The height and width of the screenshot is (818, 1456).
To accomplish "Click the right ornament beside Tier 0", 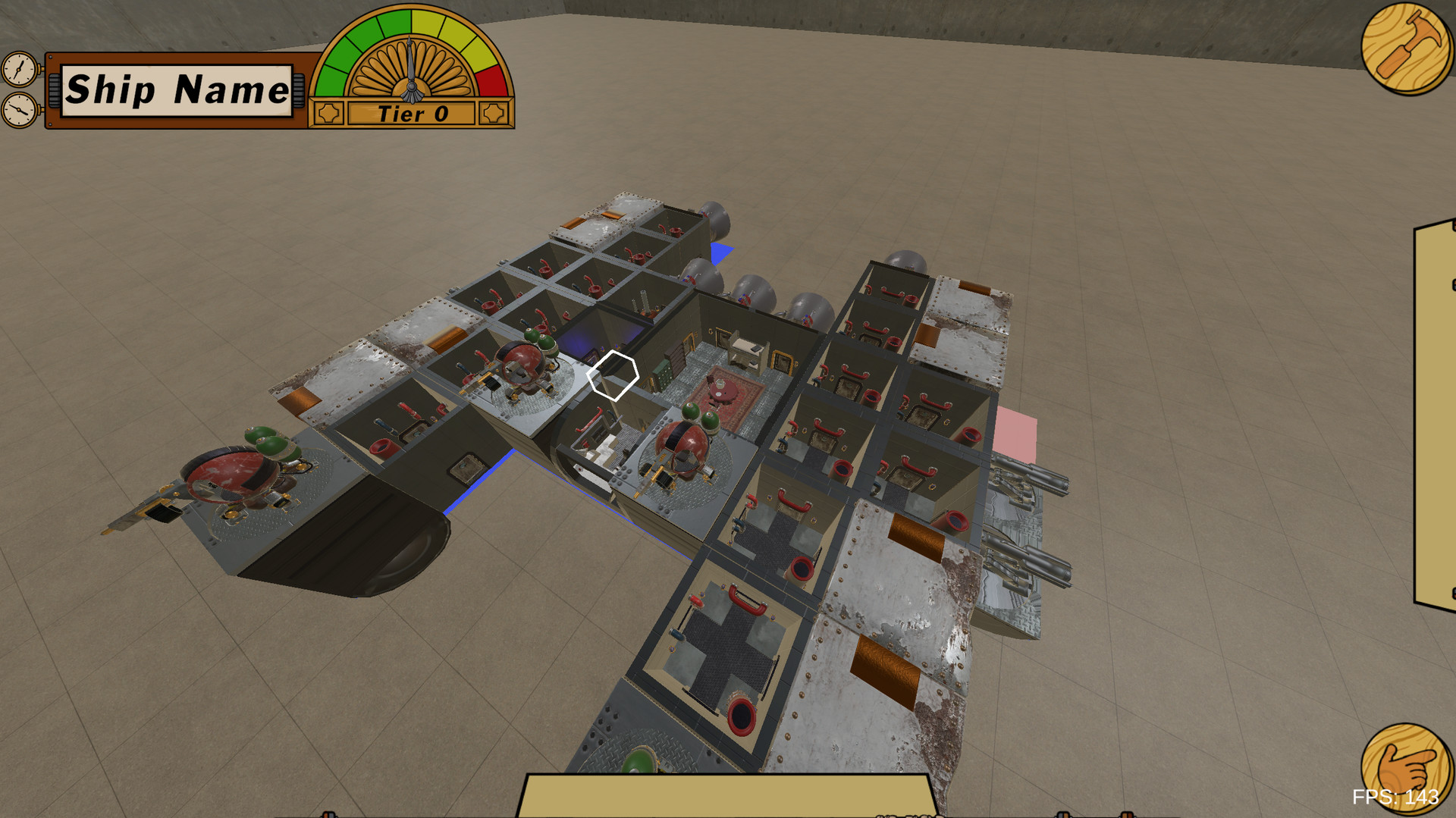I will point(496,112).
